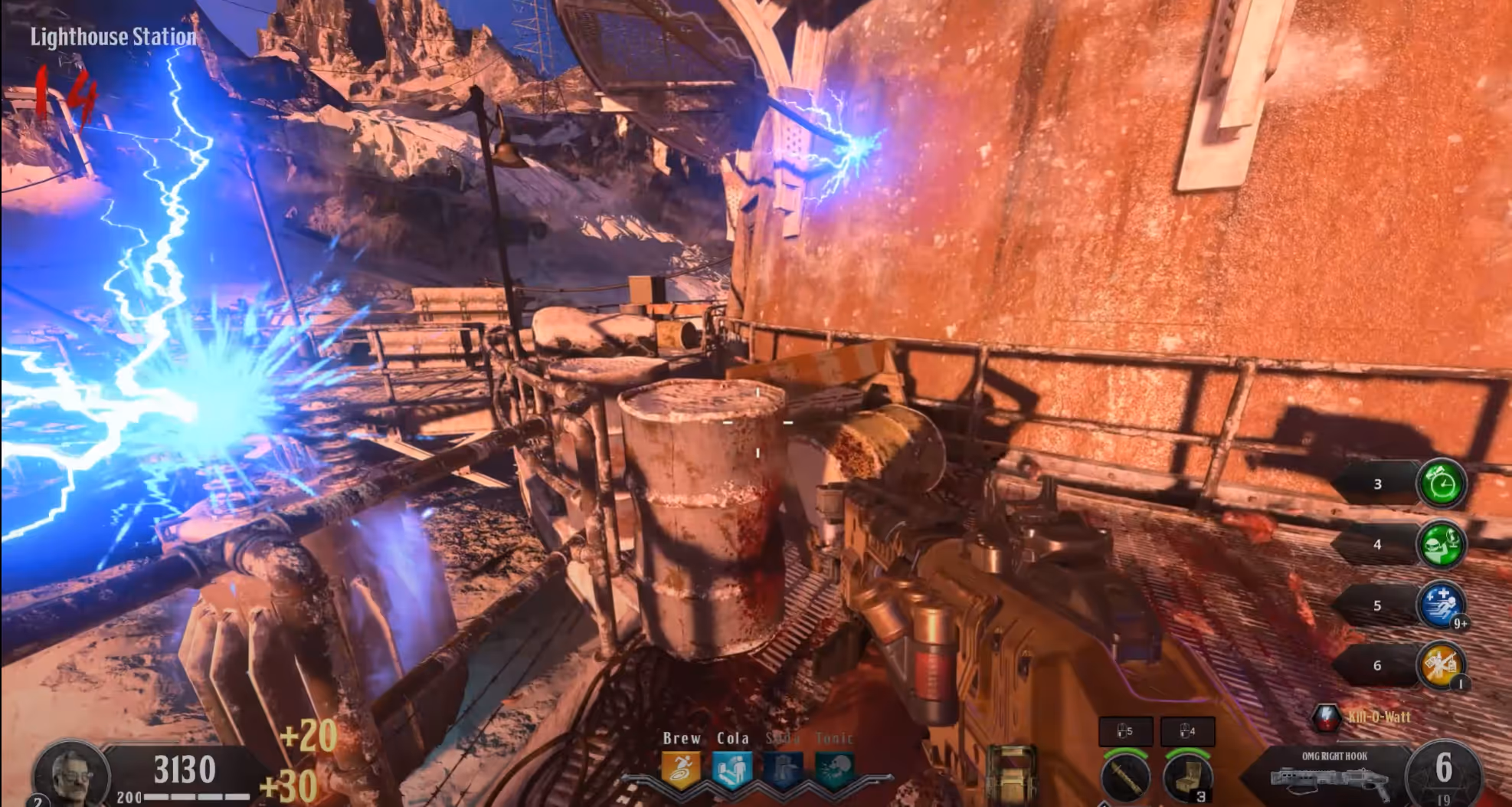Select the Brew perk icon
Screen dimensions: 1512x807
681,769
